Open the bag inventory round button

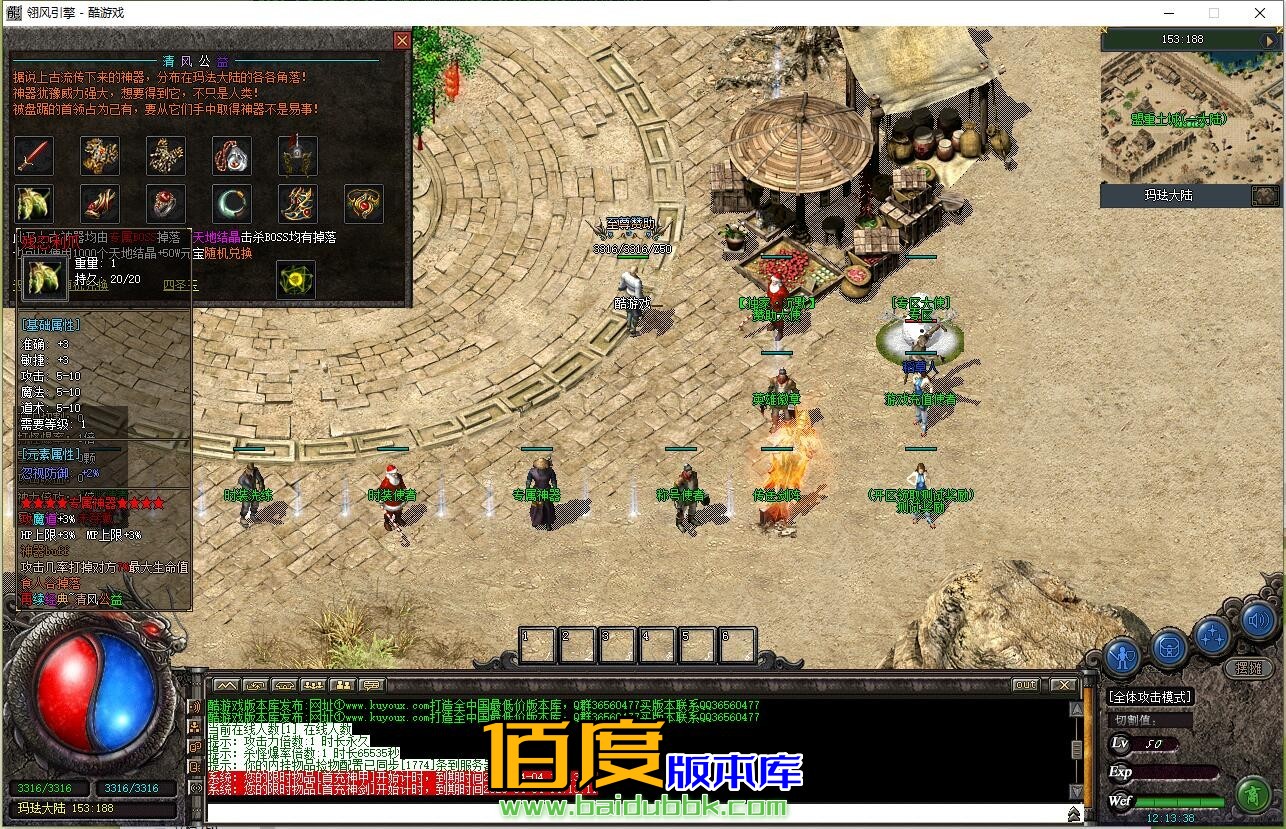click(1168, 648)
